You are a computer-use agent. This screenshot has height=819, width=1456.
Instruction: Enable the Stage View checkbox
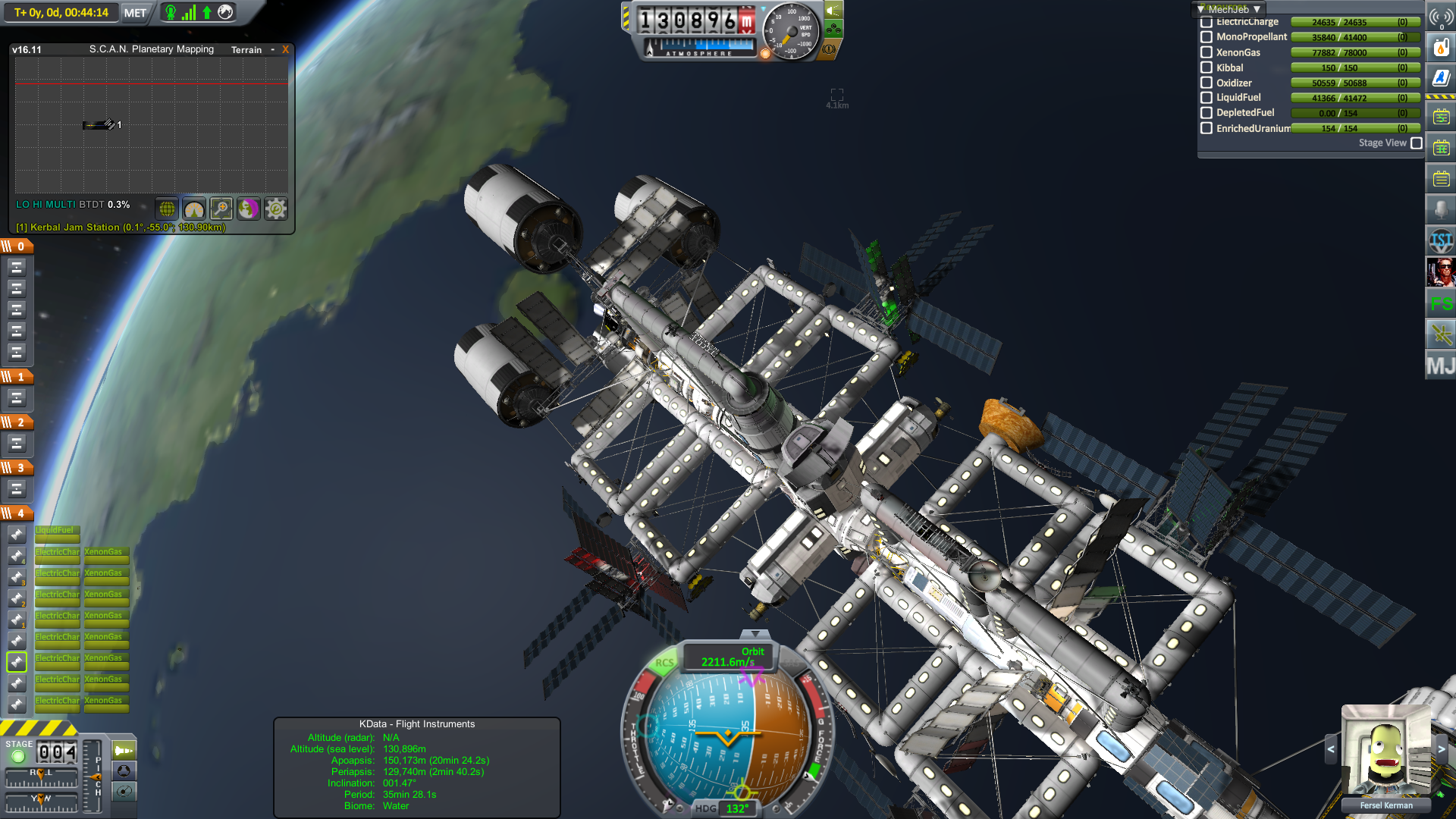(x=1417, y=143)
